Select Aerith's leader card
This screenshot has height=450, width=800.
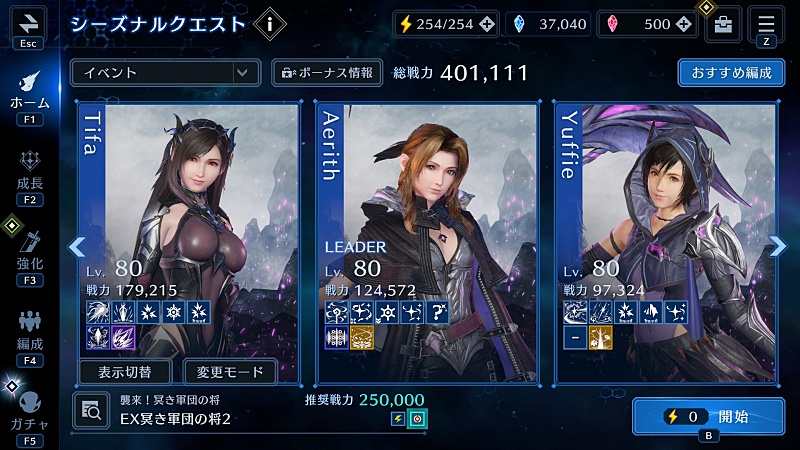point(427,220)
